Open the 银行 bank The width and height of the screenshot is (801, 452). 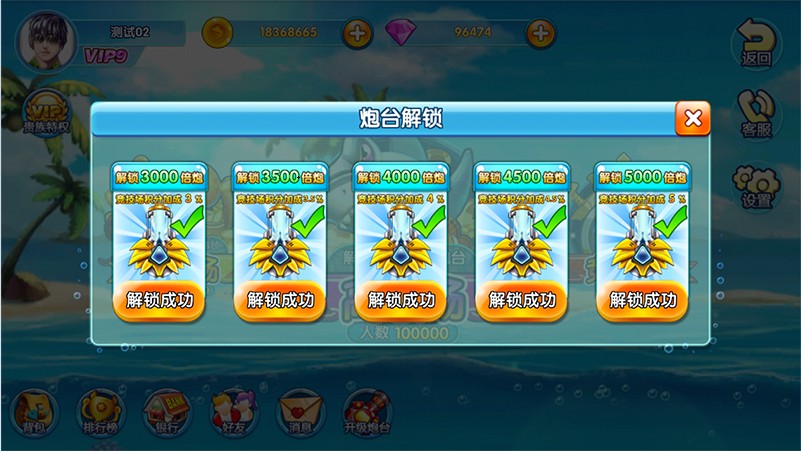(x=166, y=412)
